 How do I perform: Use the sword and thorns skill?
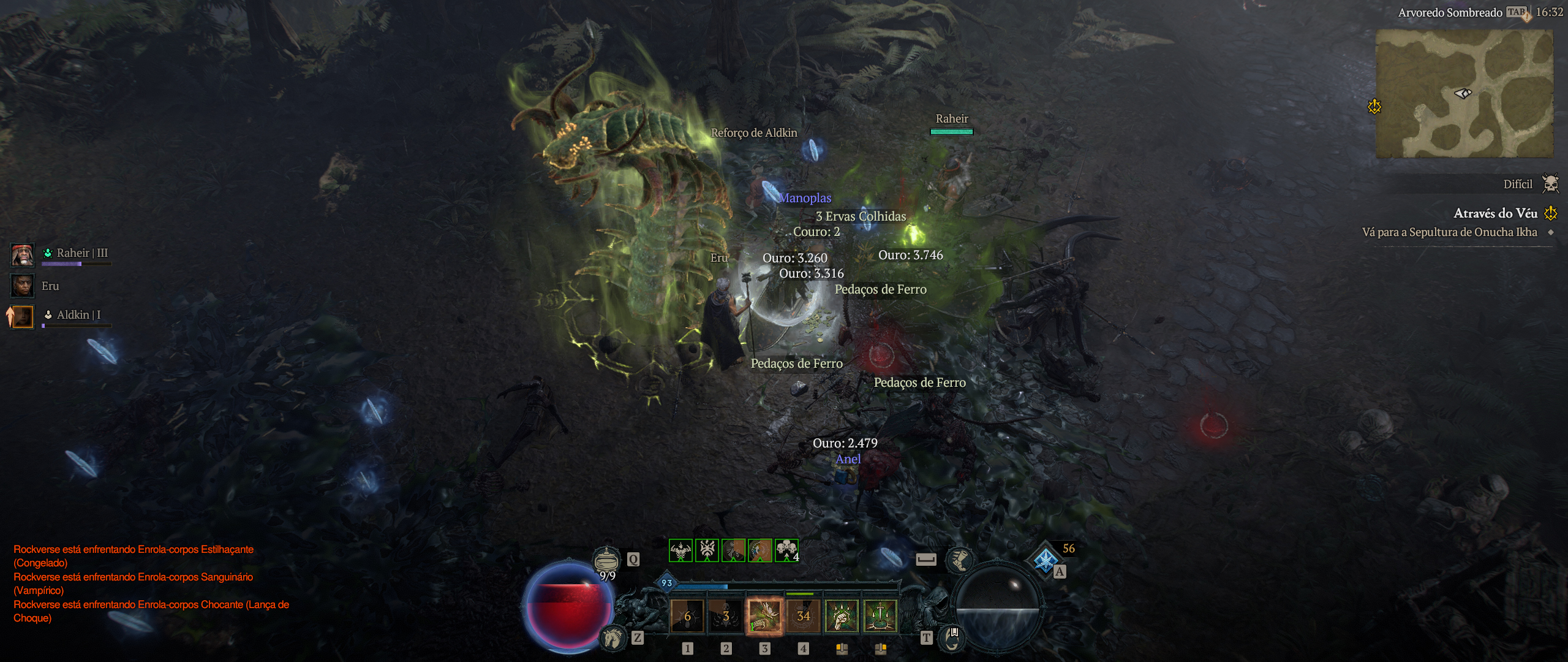tap(880, 615)
